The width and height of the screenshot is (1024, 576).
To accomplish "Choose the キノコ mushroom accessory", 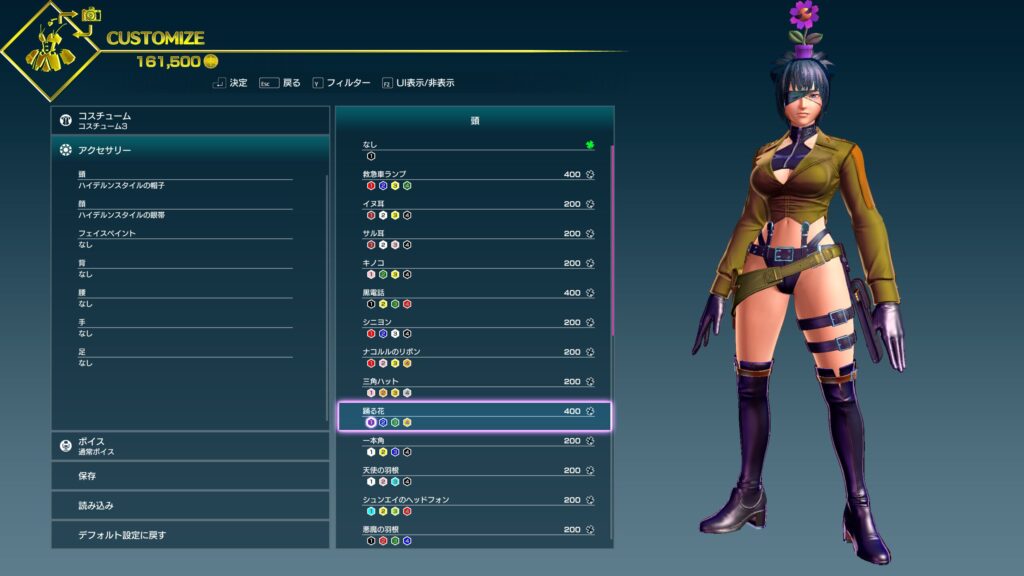I will coord(474,268).
